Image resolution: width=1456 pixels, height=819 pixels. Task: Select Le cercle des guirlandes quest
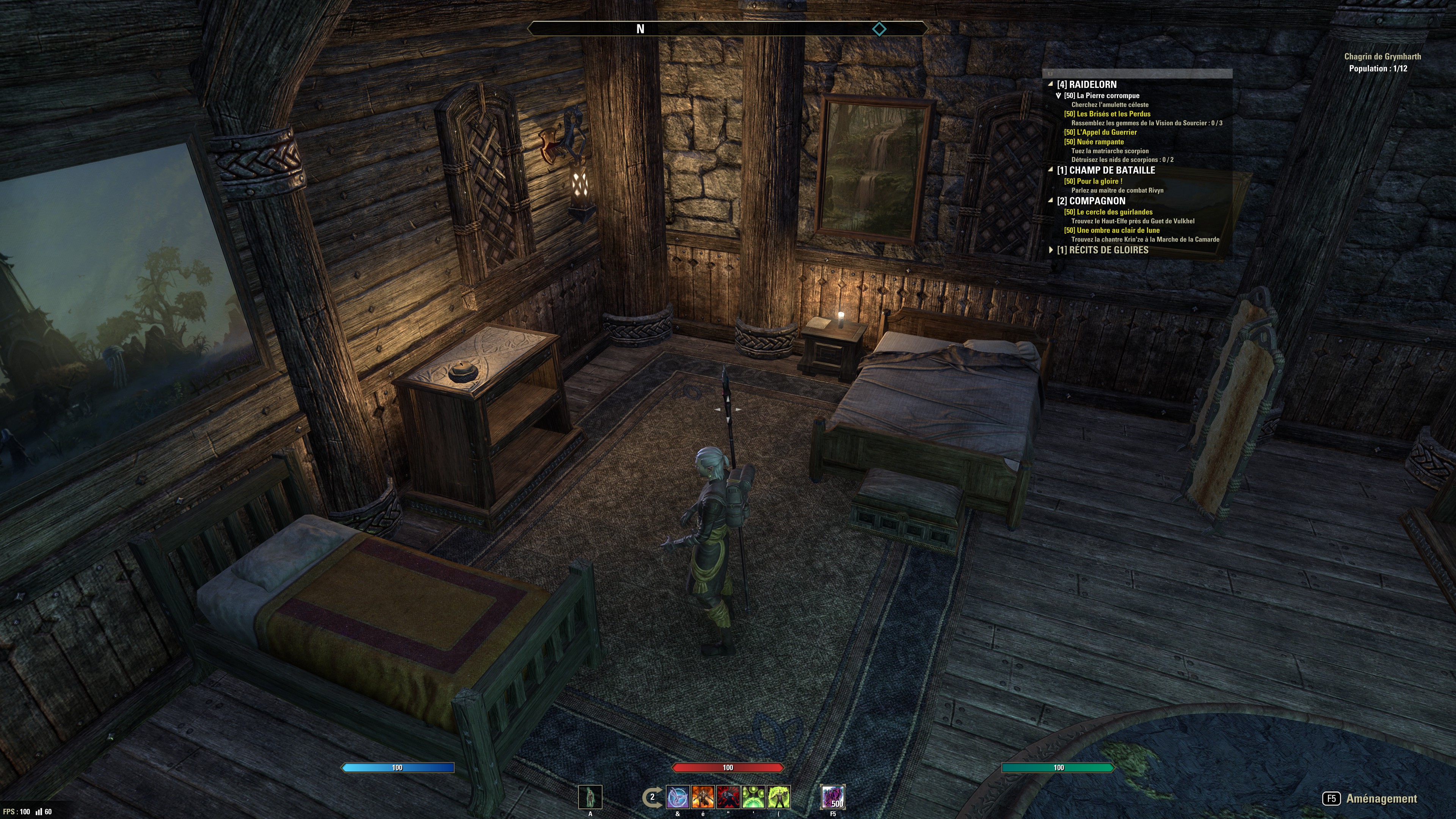1108,212
